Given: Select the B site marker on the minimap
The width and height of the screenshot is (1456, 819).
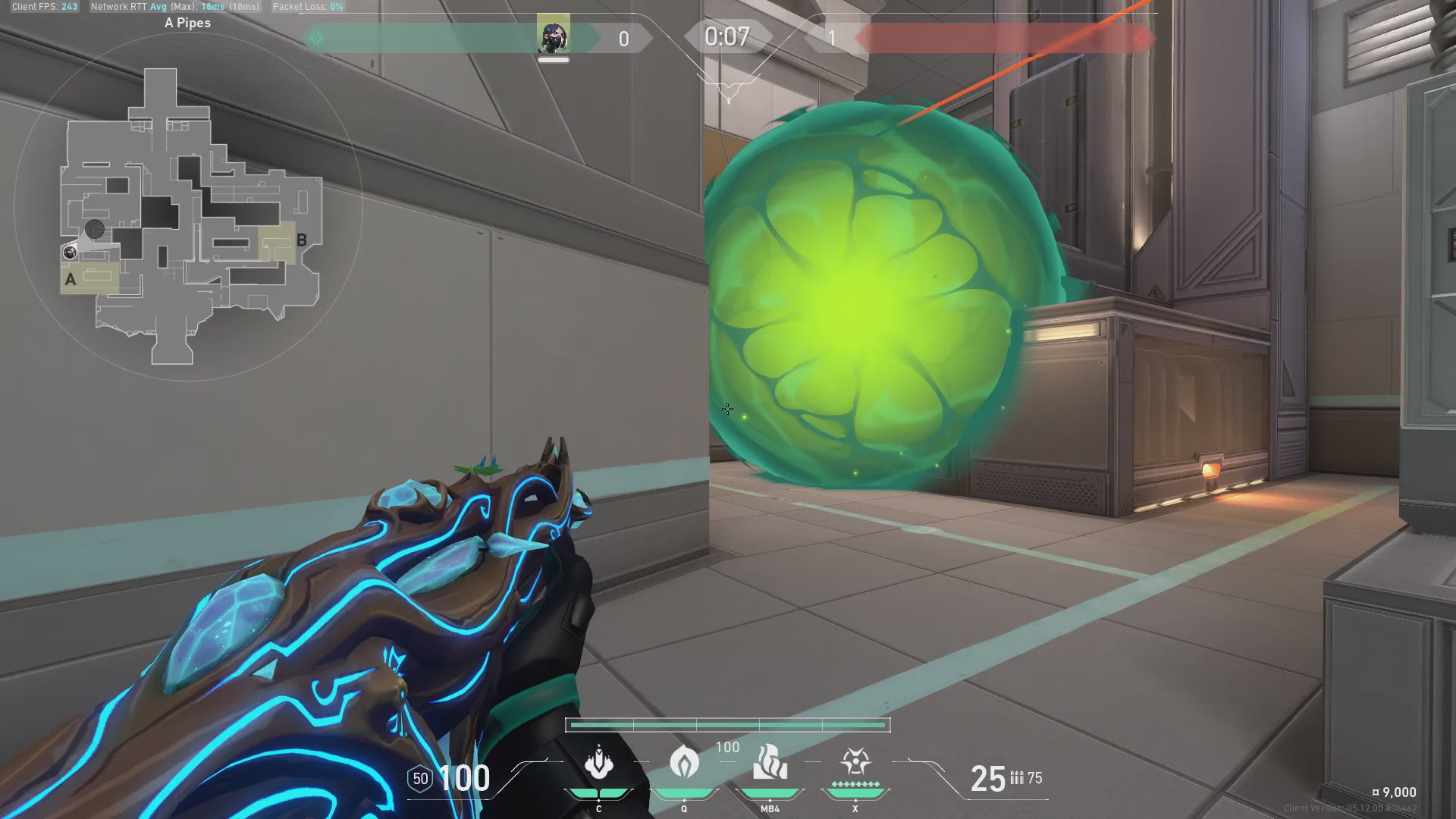Looking at the screenshot, I should [x=302, y=240].
